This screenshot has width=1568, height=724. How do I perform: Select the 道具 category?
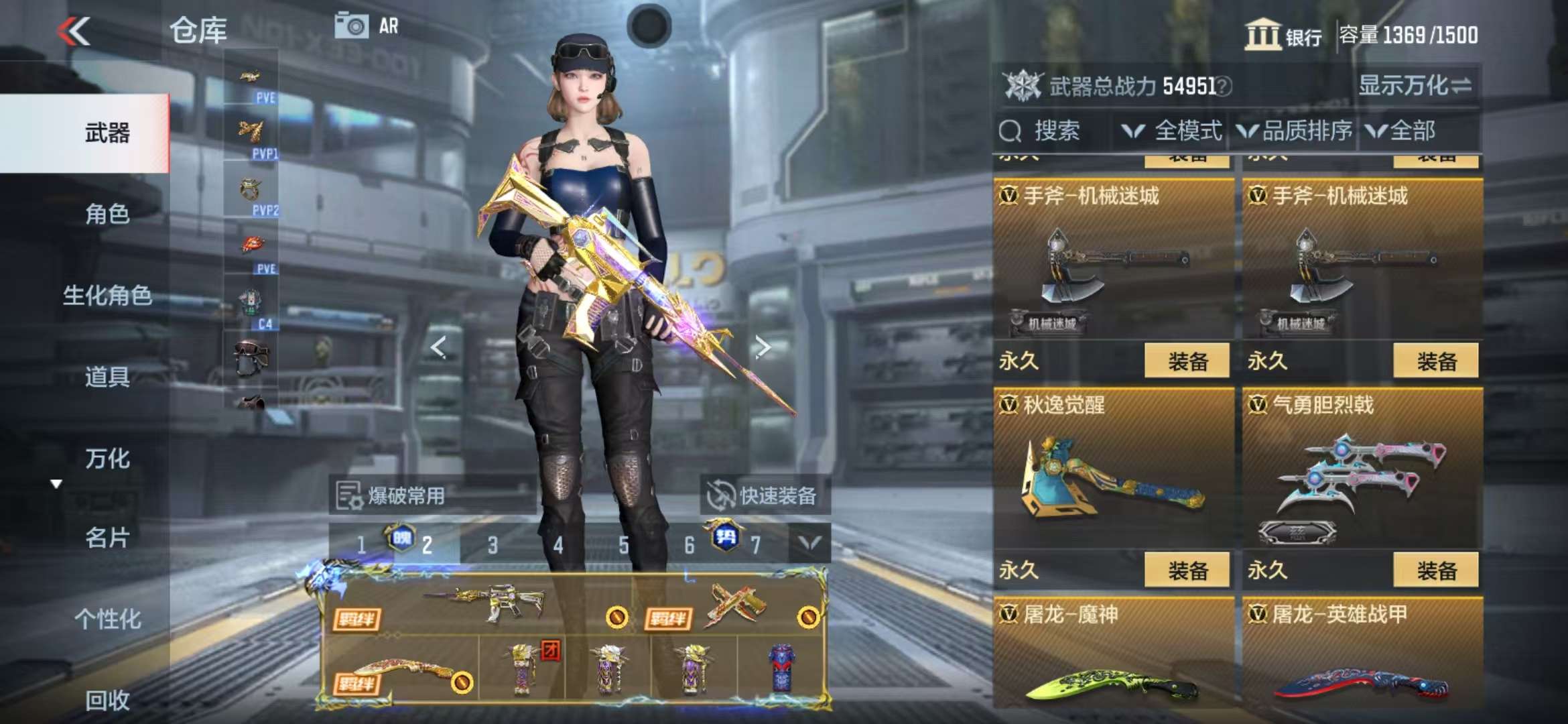[x=107, y=377]
